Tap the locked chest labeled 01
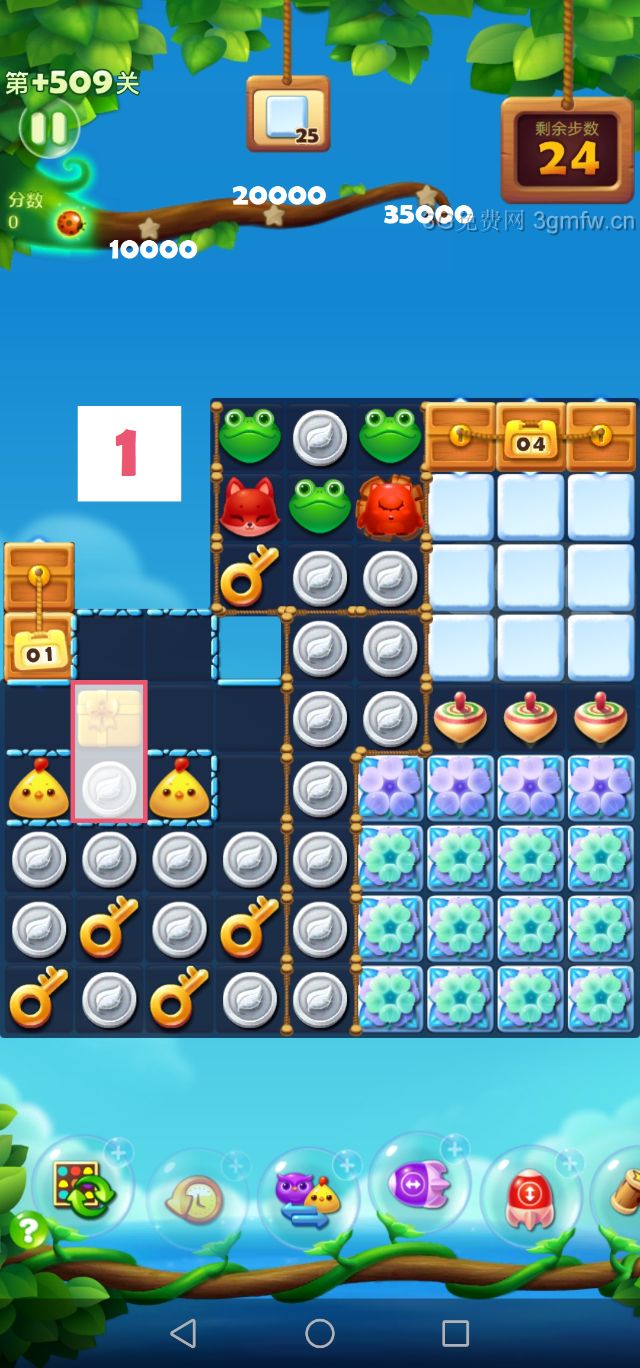 [39, 648]
